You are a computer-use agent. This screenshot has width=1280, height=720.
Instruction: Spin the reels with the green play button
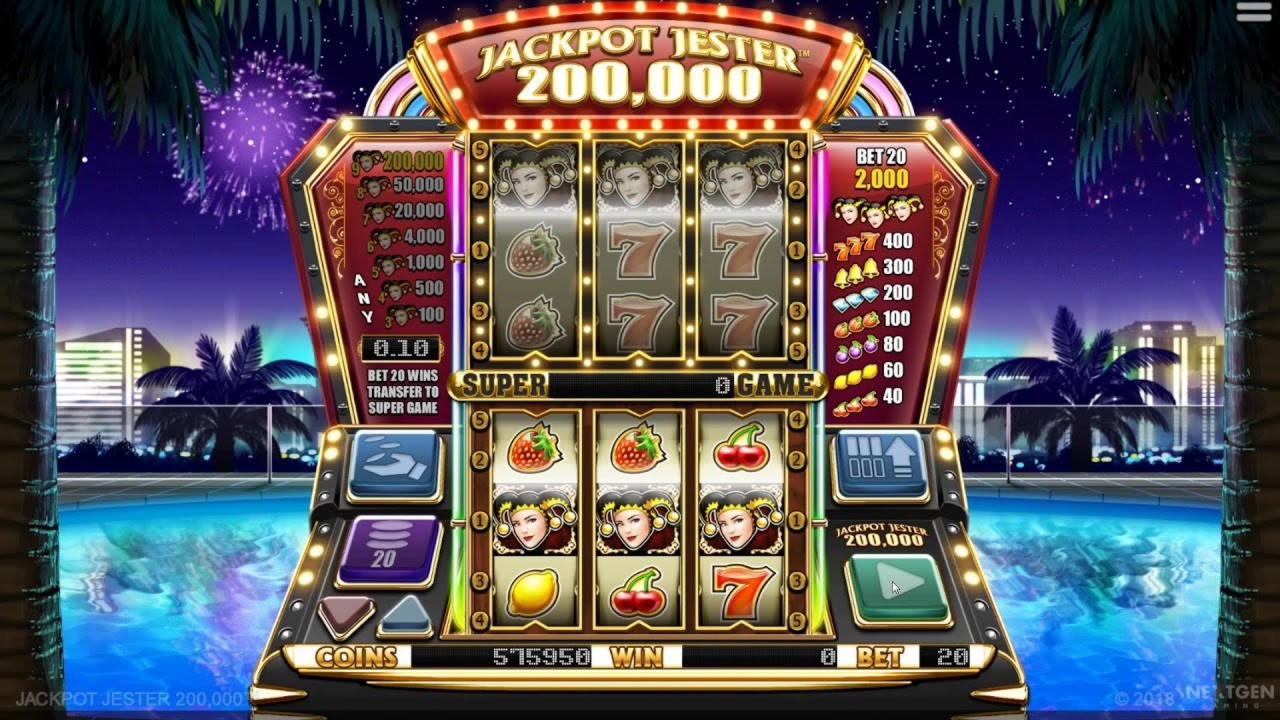[897, 587]
